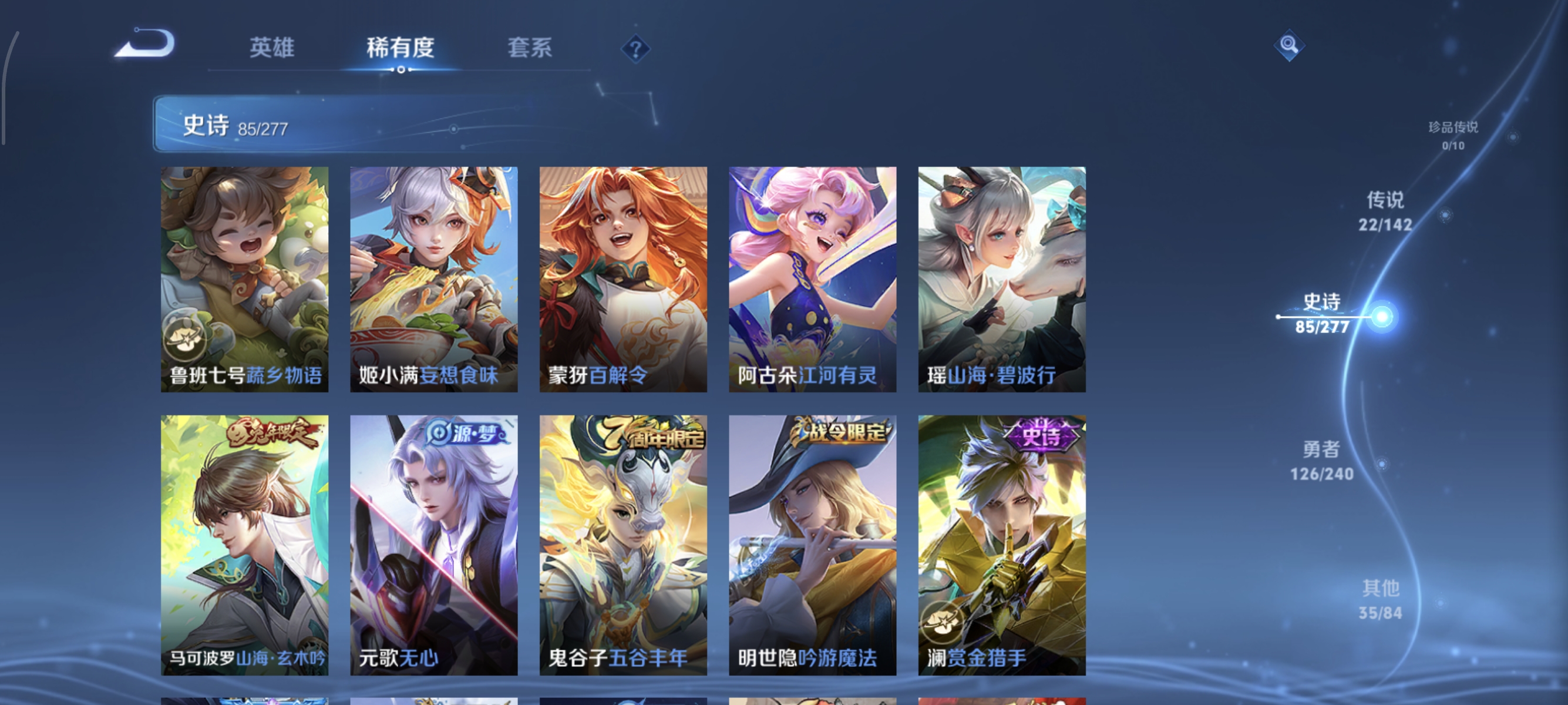Open the search magnifier icon at top right
Screen dimensions: 1568x705
pyautogui.click(x=1290, y=45)
